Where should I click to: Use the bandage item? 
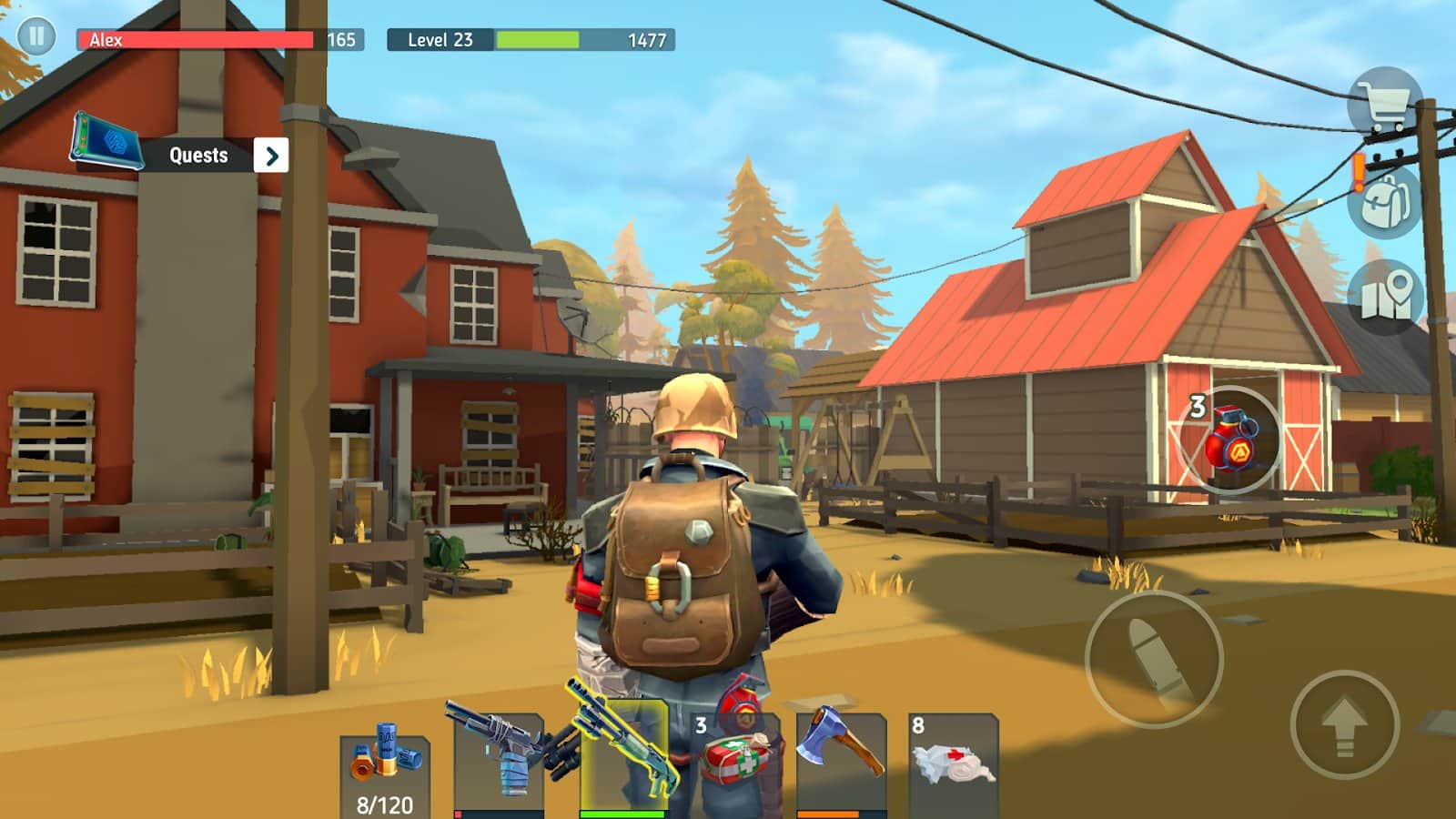(953, 763)
